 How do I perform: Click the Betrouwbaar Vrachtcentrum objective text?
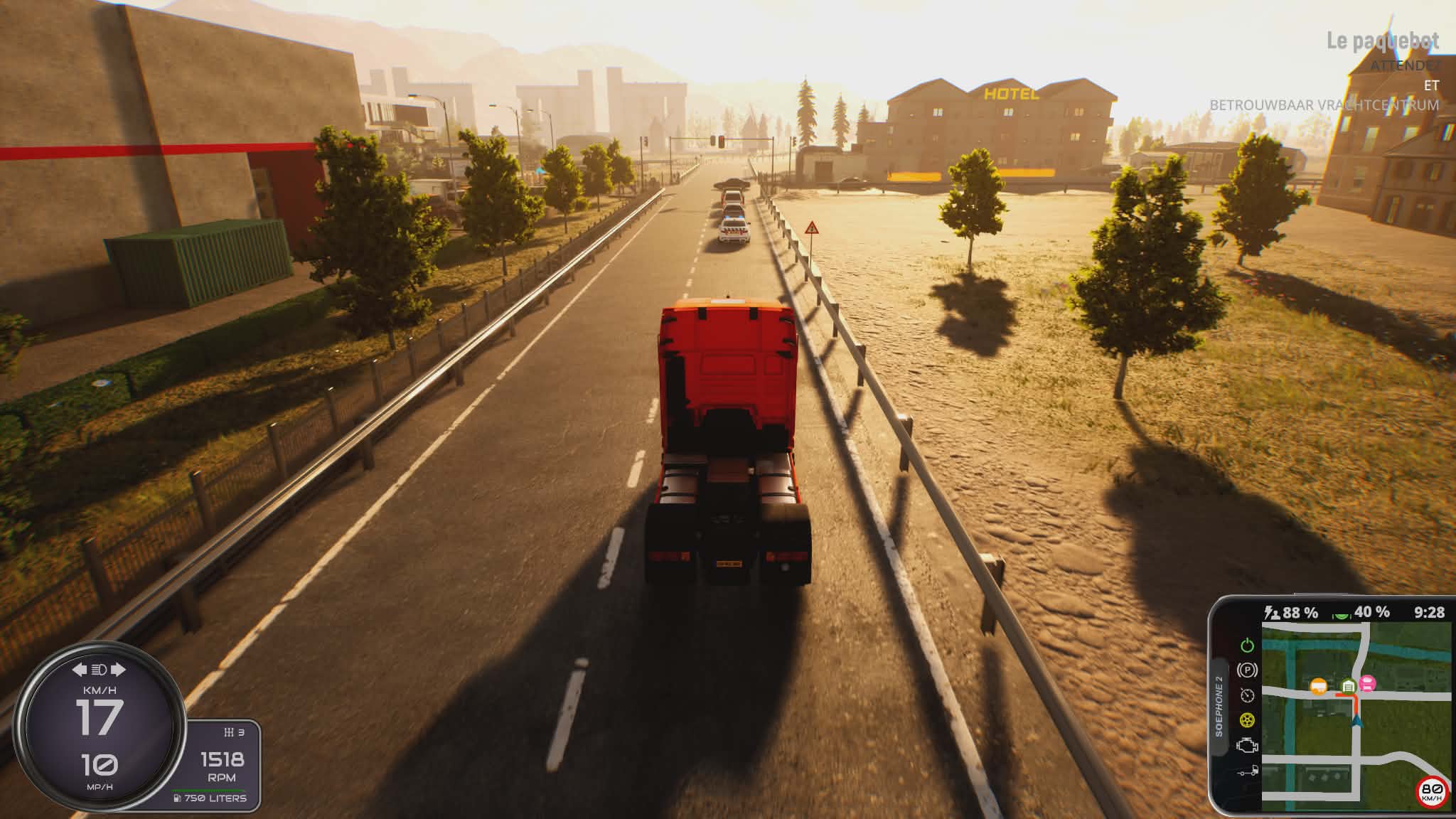1324,105
